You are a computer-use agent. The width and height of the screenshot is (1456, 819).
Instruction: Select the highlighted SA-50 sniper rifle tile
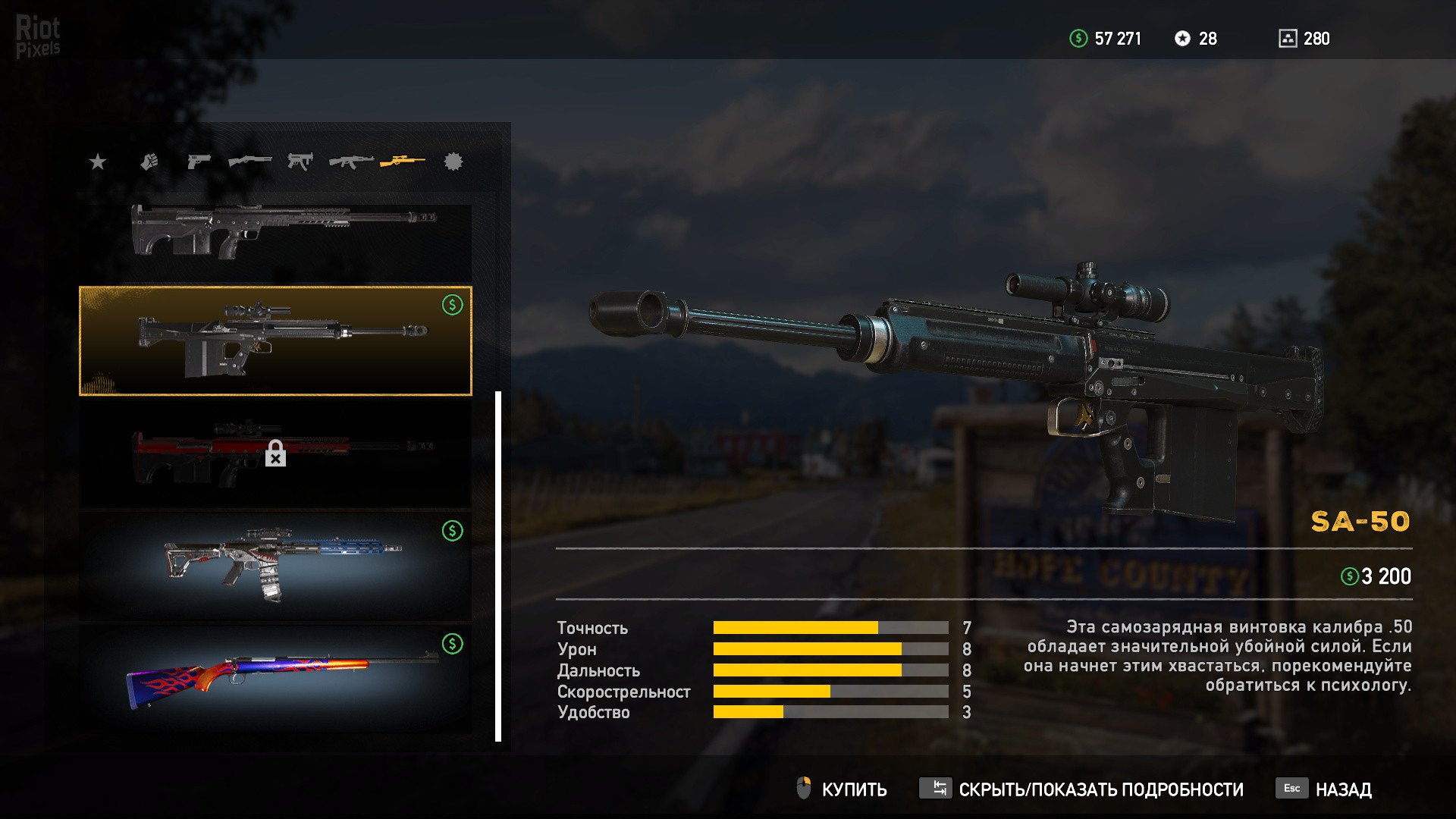(275, 340)
